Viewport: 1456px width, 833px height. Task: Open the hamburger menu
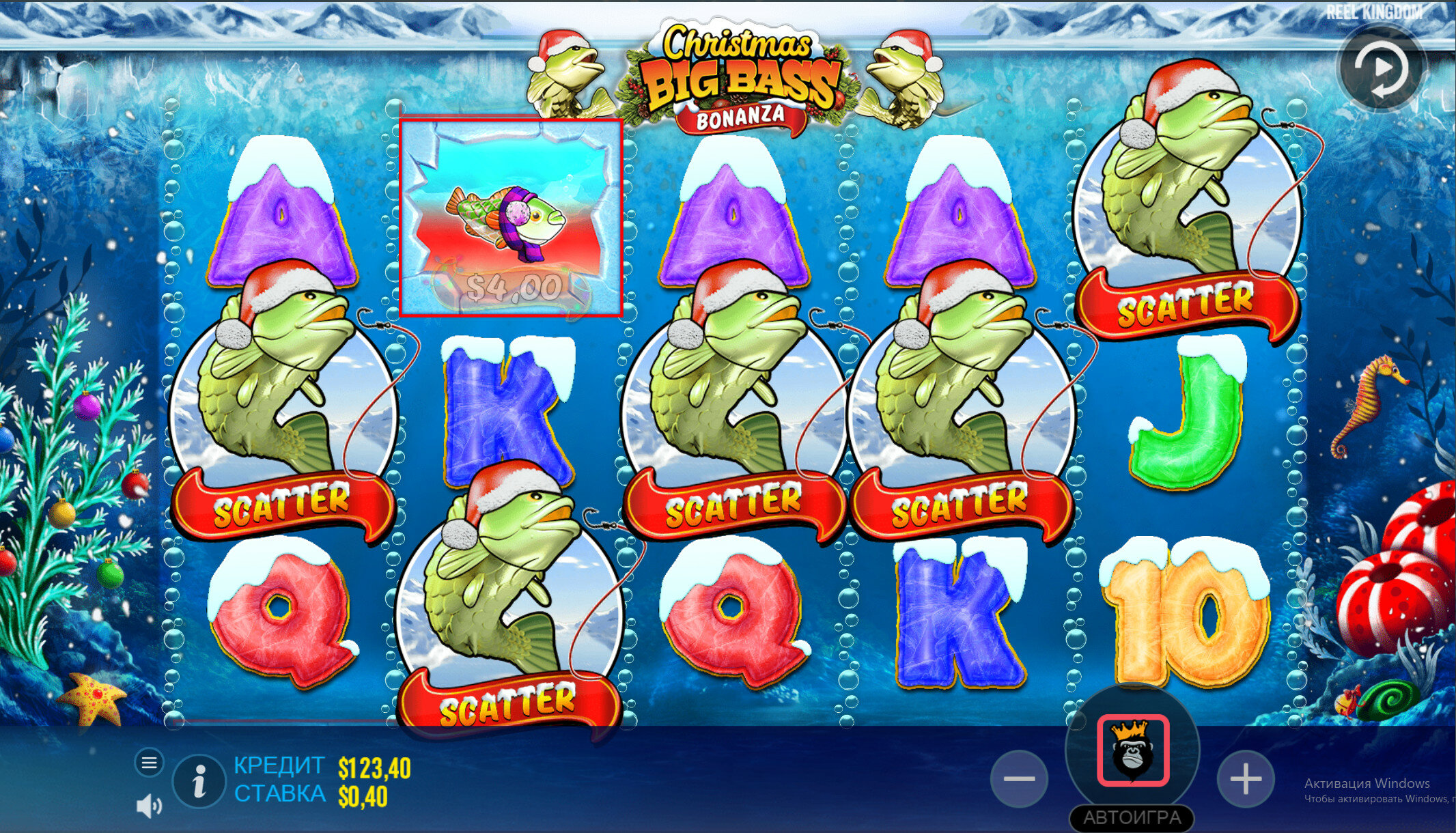tap(149, 762)
